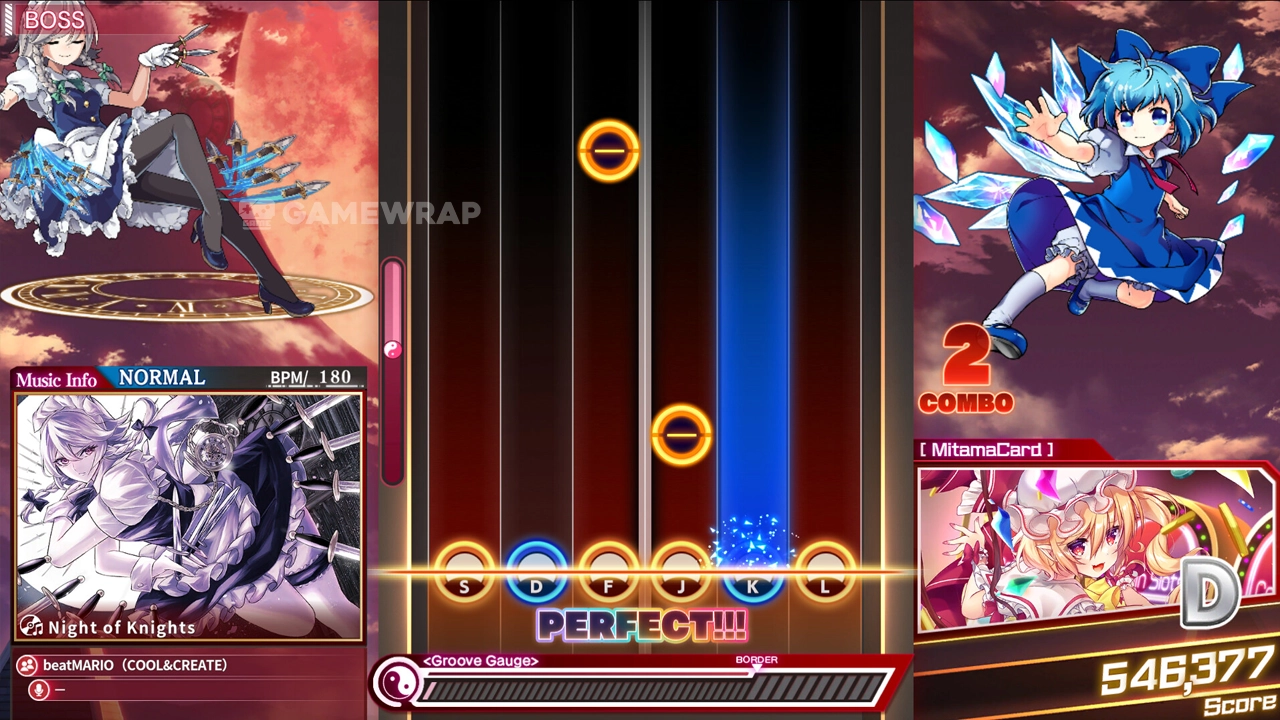Screen dimensions: 1280x720
Task: Strike the J lane receptor
Action: tap(681, 572)
